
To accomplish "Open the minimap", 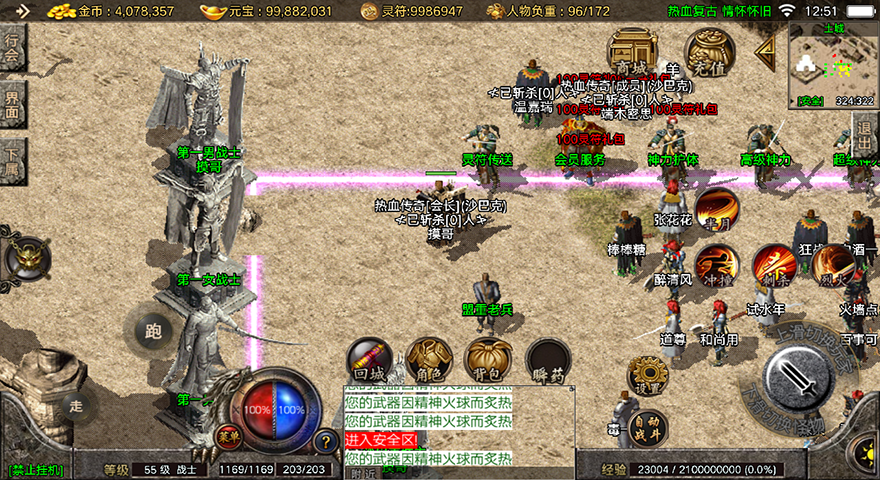I will [x=832, y=64].
